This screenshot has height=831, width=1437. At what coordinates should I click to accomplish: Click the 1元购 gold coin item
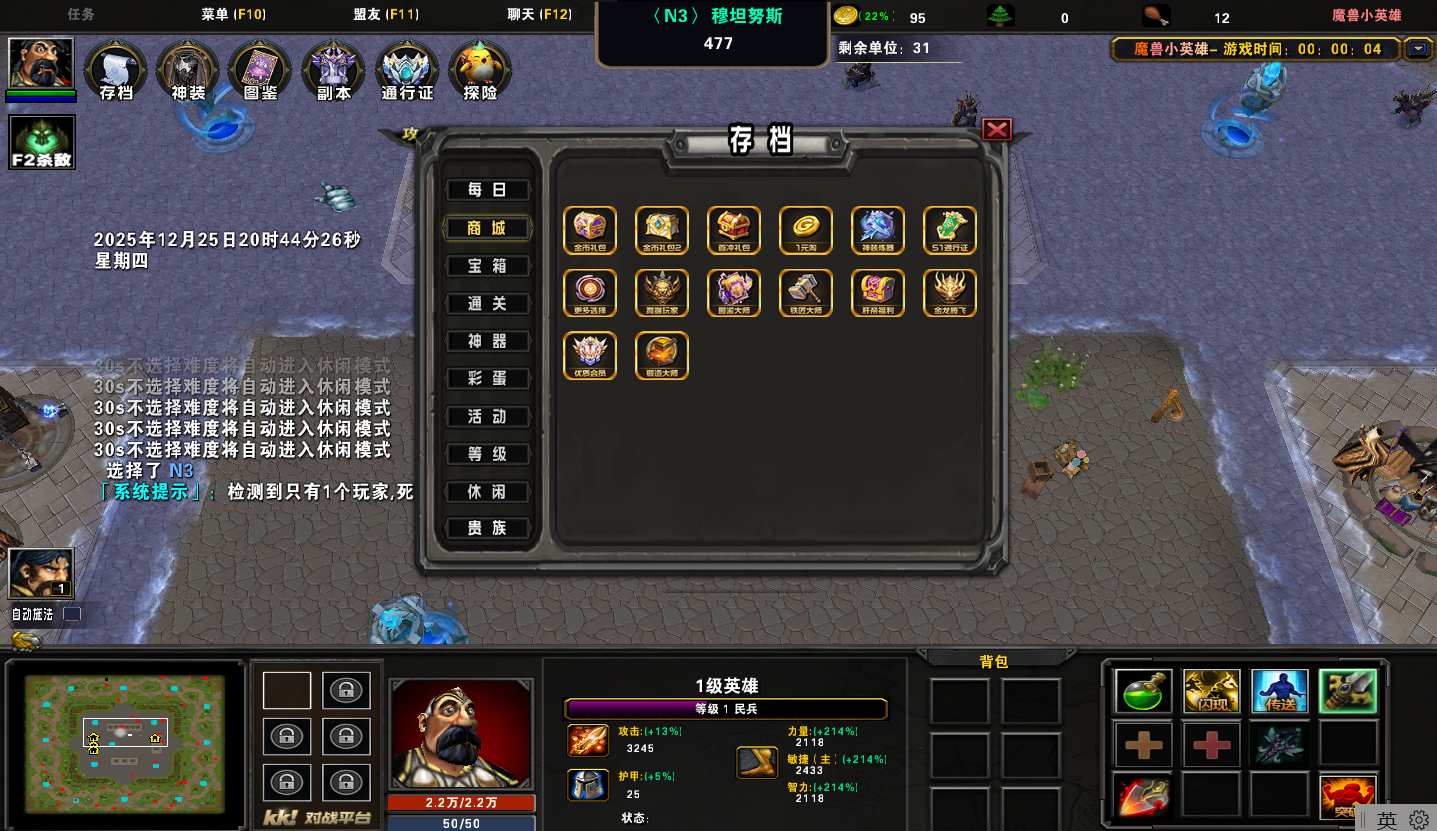806,230
